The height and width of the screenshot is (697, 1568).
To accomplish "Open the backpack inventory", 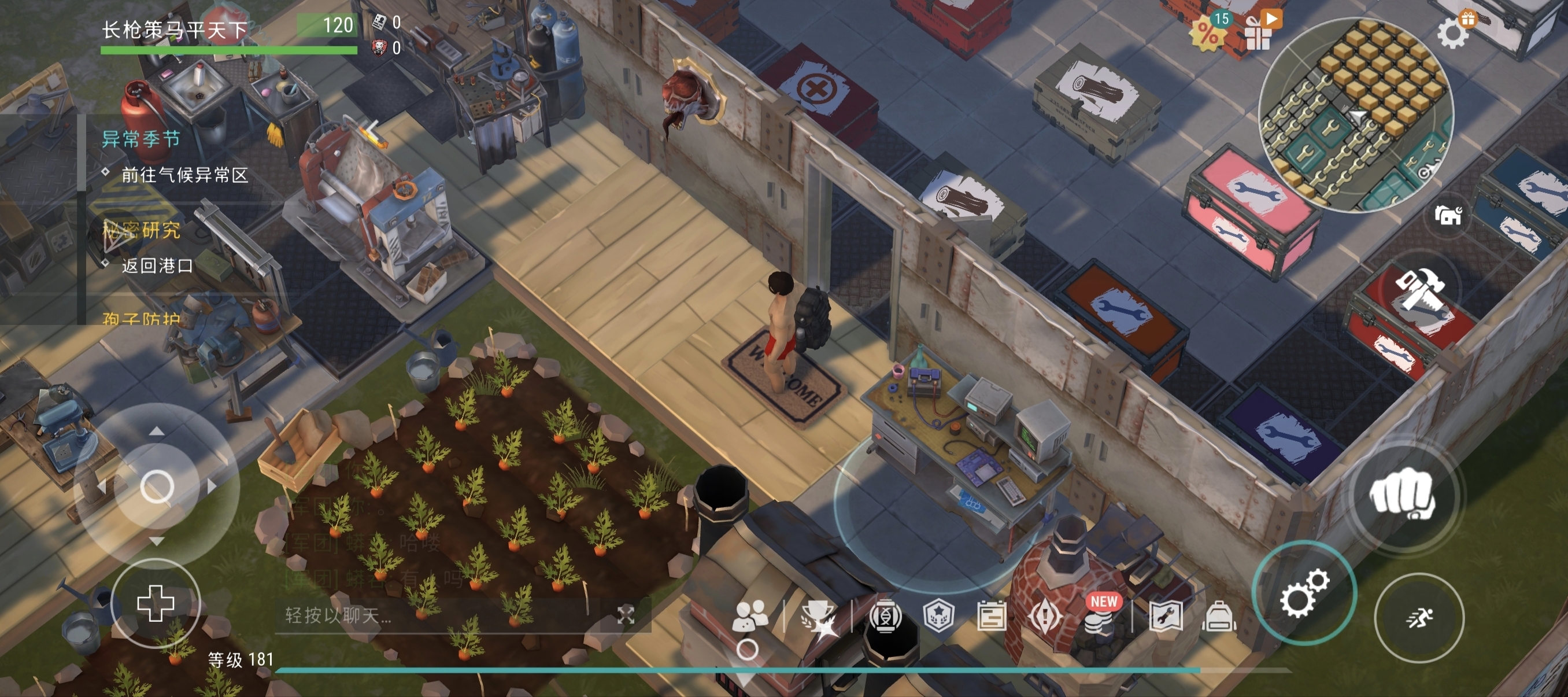I will point(1219,616).
